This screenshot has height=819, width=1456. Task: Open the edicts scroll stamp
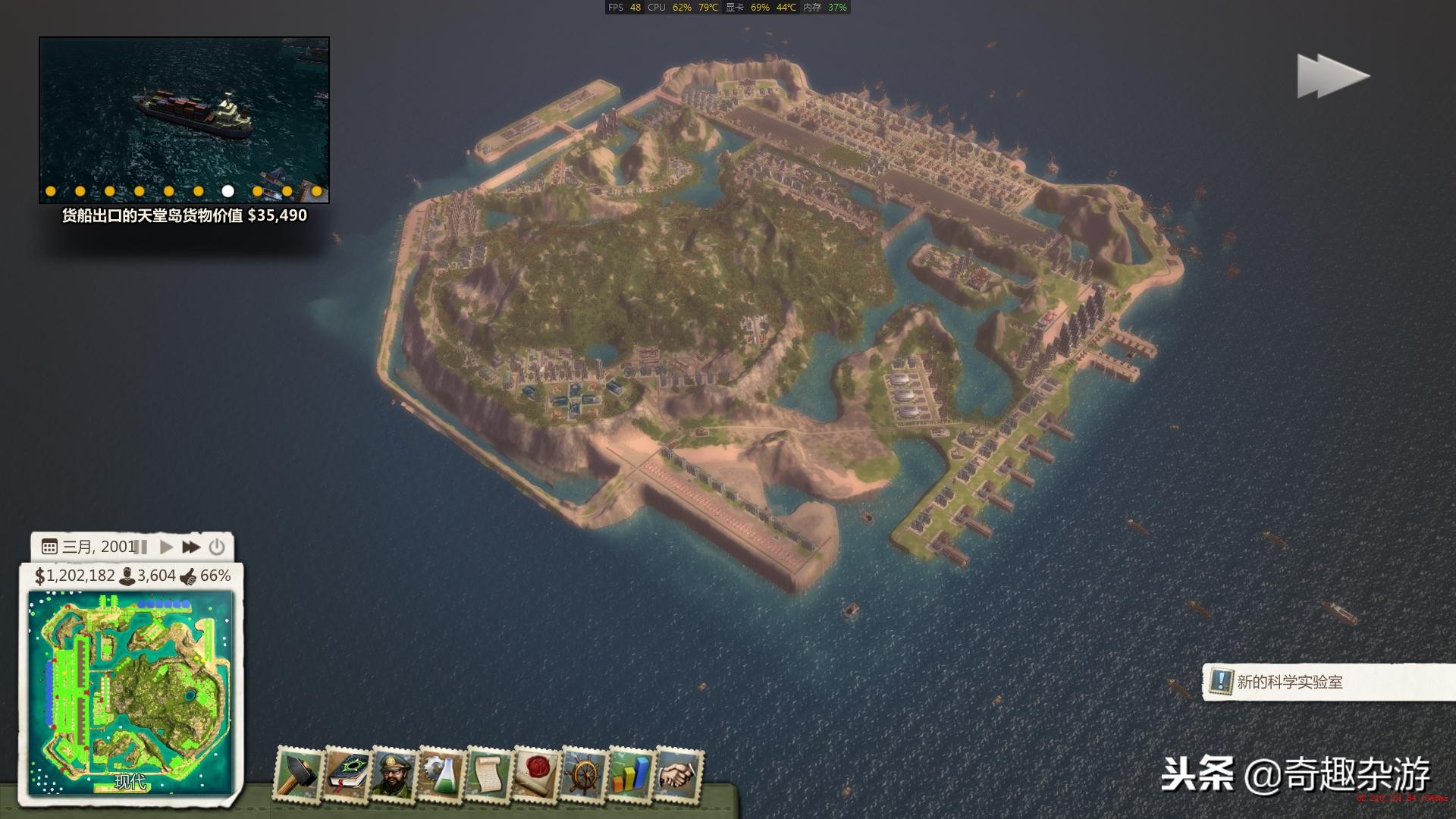pyautogui.click(x=488, y=775)
